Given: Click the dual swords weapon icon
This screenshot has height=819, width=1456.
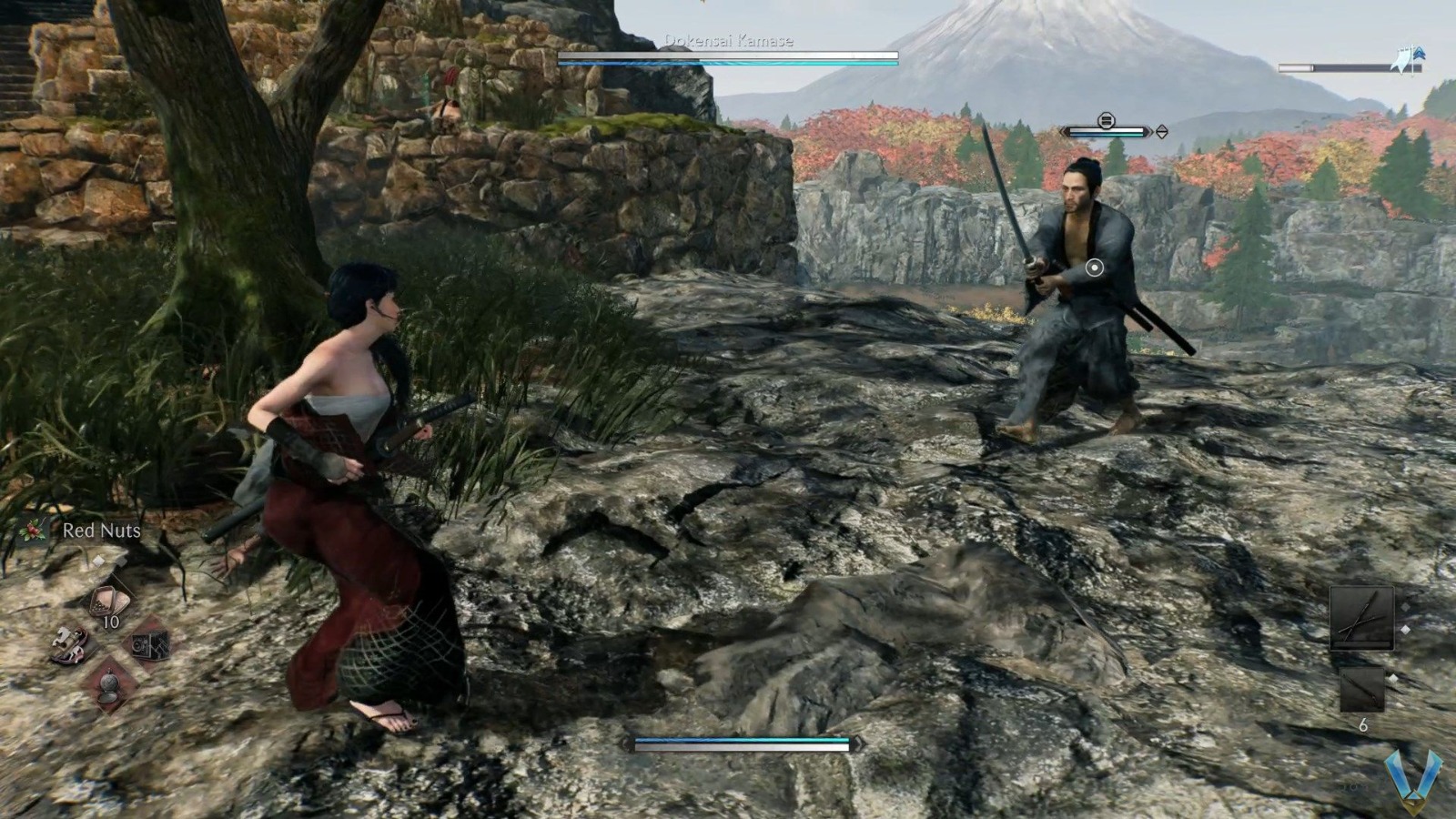Looking at the screenshot, I should click(x=1362, y=618).
